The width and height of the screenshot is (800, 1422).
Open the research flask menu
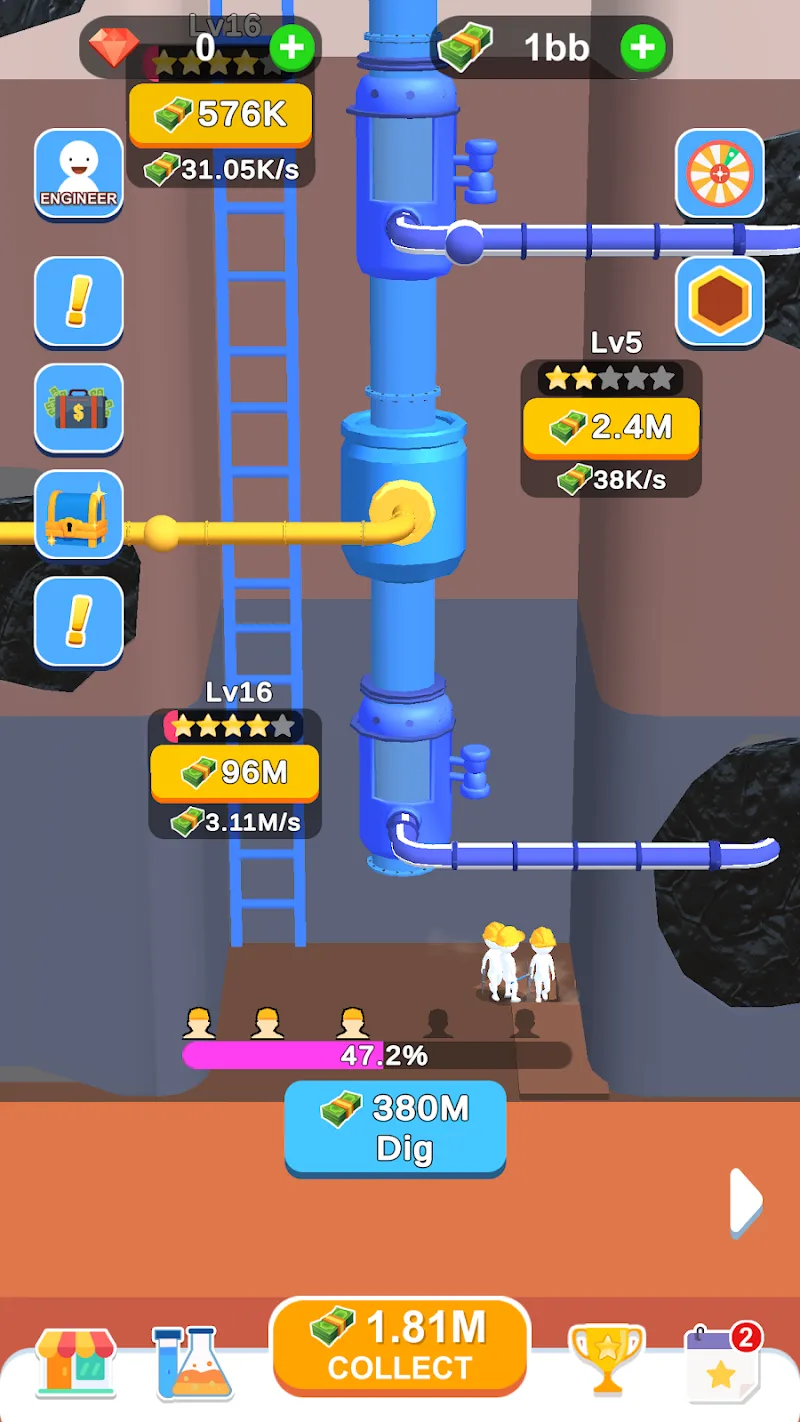[192, 1362]
